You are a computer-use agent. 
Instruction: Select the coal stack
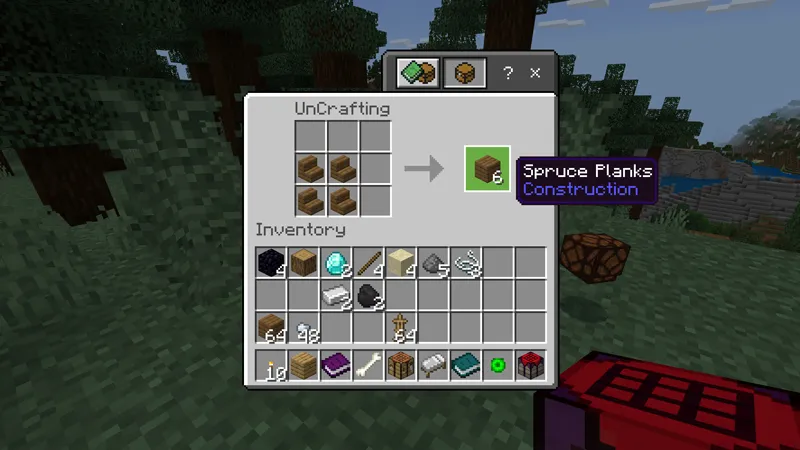click(368, 295)
